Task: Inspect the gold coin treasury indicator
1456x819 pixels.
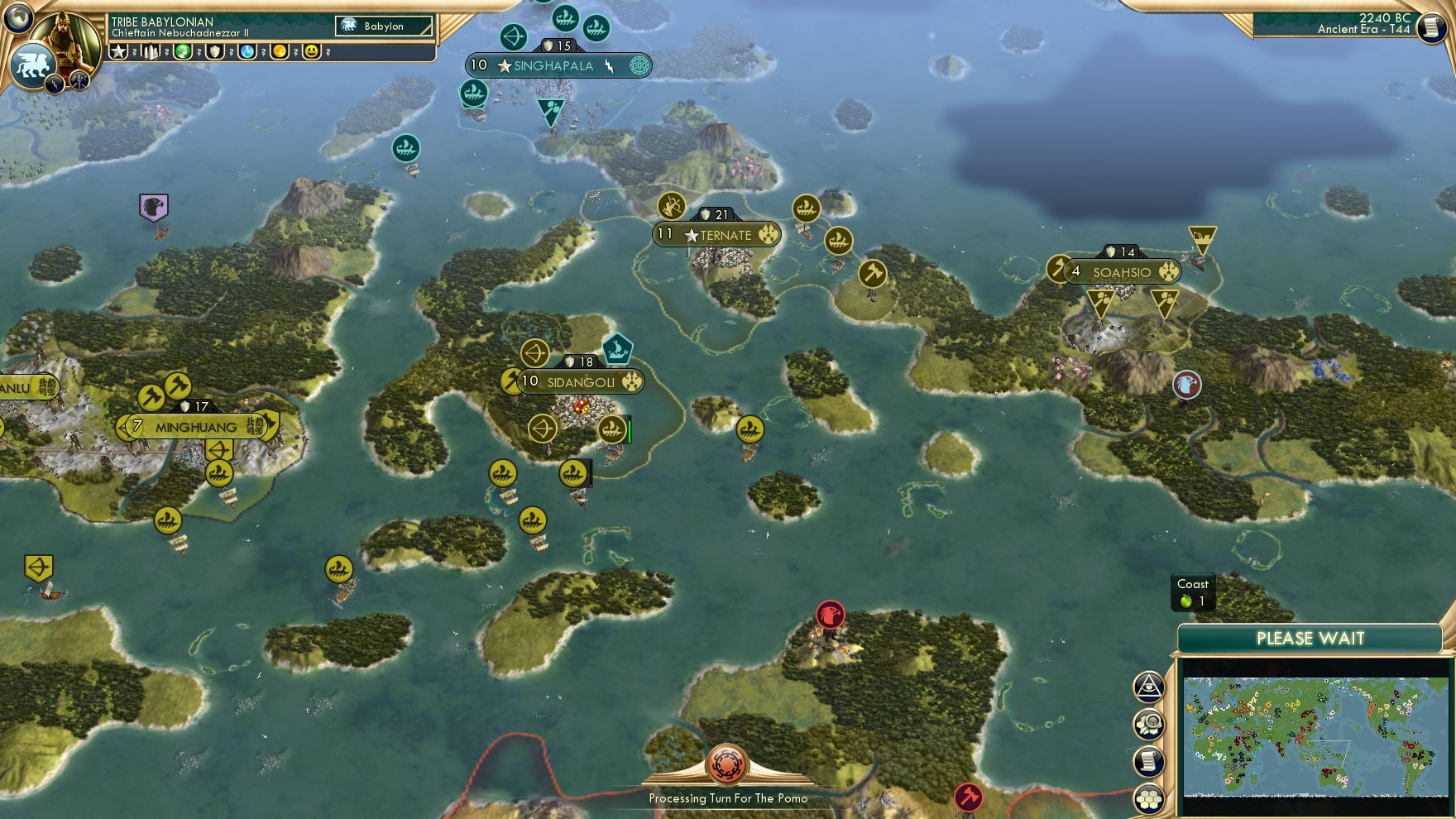Action: (x=280, y=51)
